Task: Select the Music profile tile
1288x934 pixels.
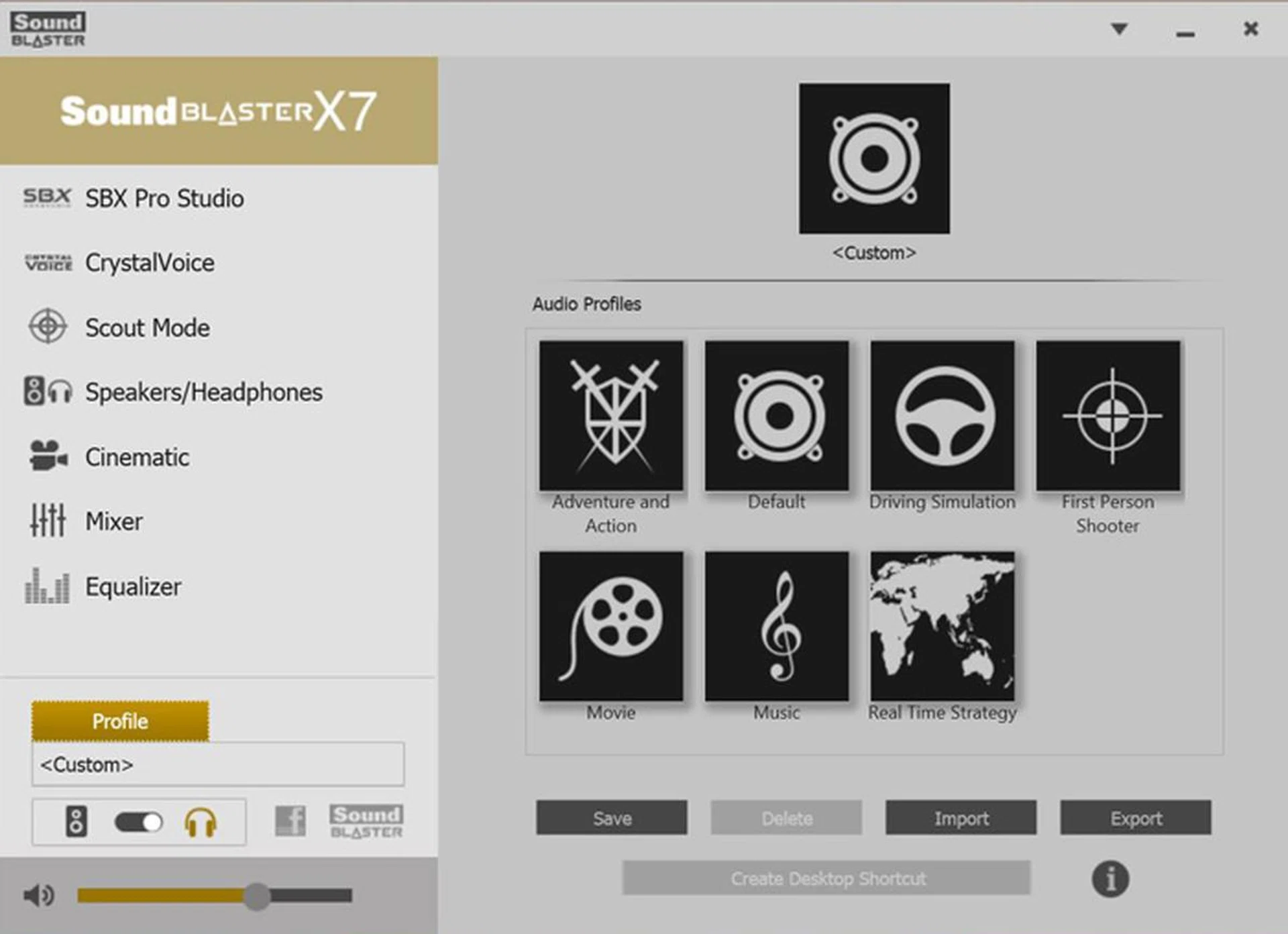Action: pos(777,627)
